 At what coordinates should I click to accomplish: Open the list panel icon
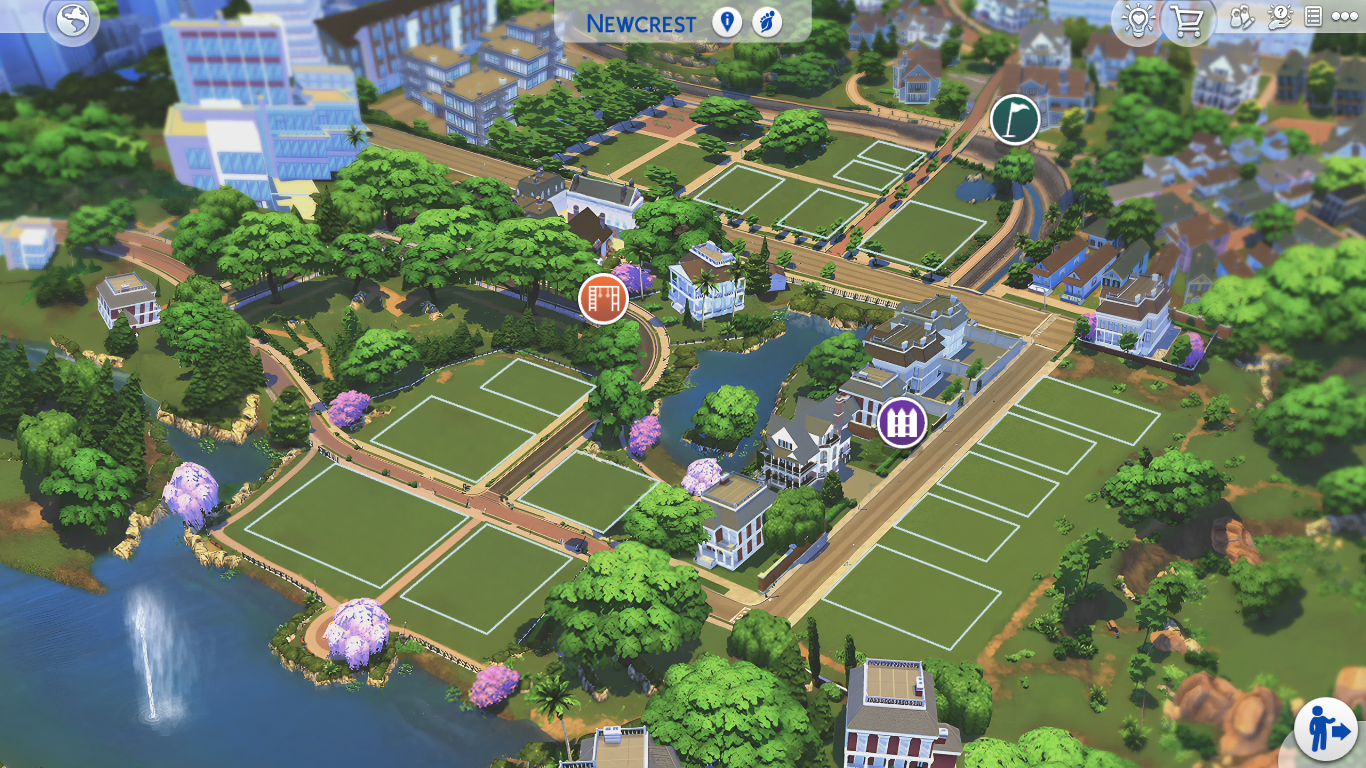point(1313,17)
